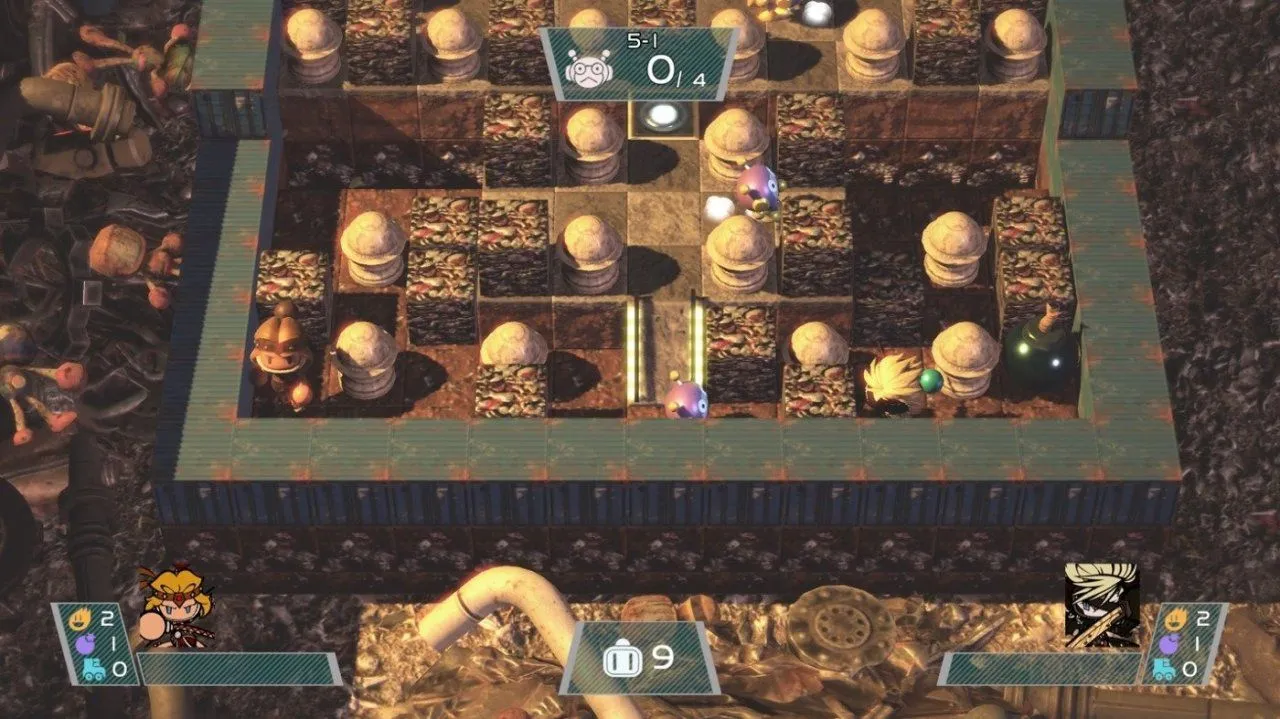The width and height of the screenshot is (1280, 719).
Task: Select the yellow bomber player portrait
Action: coord(175,607)
